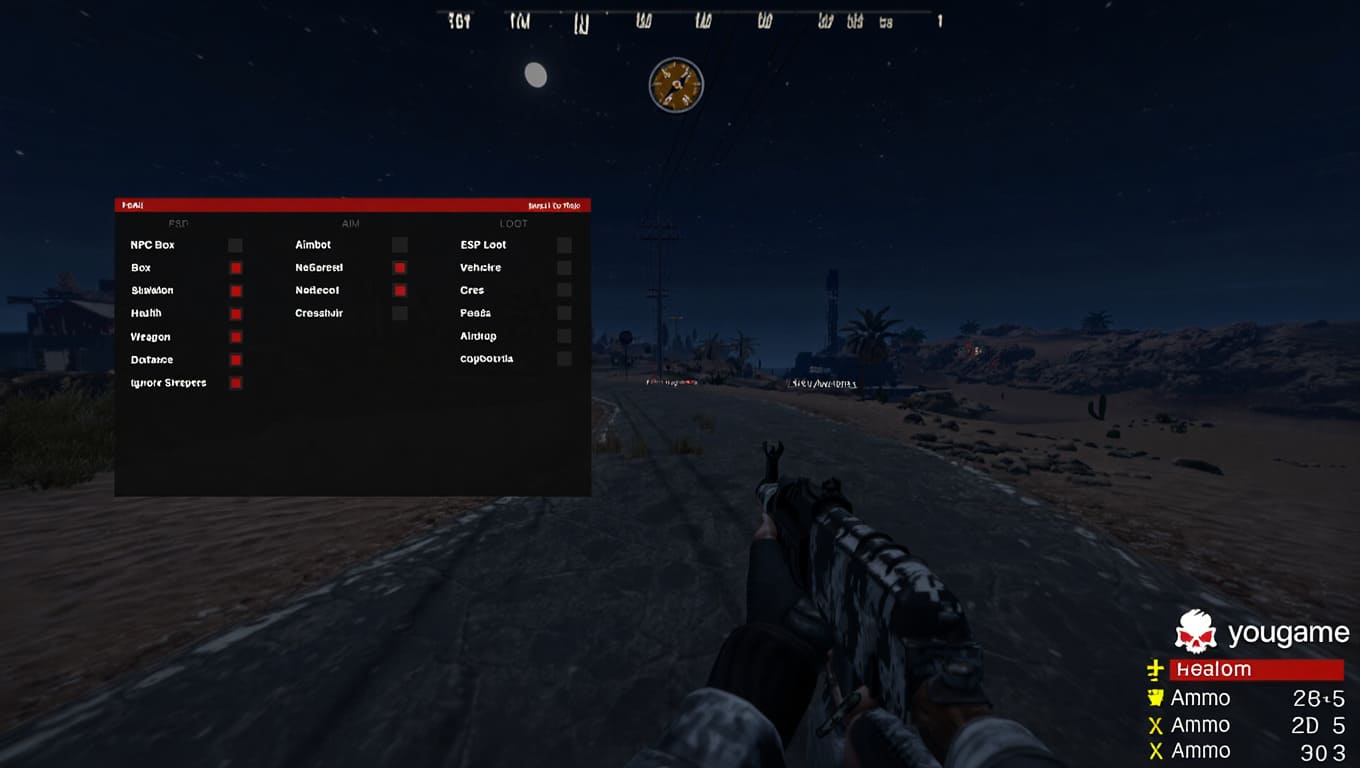Turn off Ignore Sleepers
Viewport: 1360px width, 768px height.
pos(236,383)
